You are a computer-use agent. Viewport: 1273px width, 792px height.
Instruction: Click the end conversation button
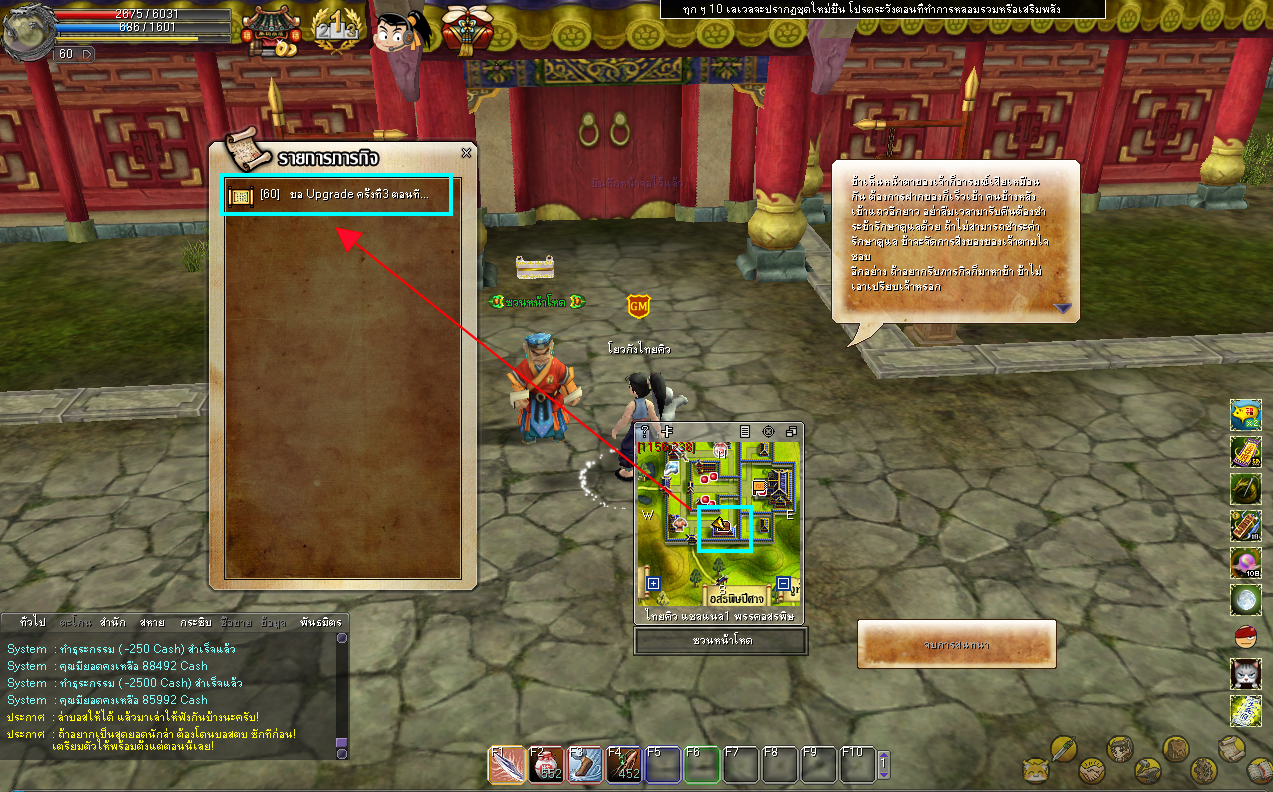956,644
